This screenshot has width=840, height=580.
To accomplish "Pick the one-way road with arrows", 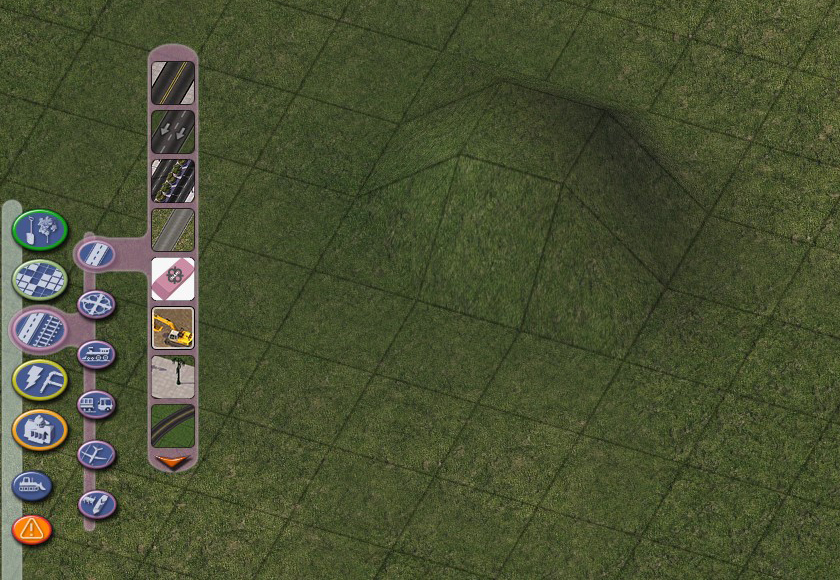I will click(172, 131).
